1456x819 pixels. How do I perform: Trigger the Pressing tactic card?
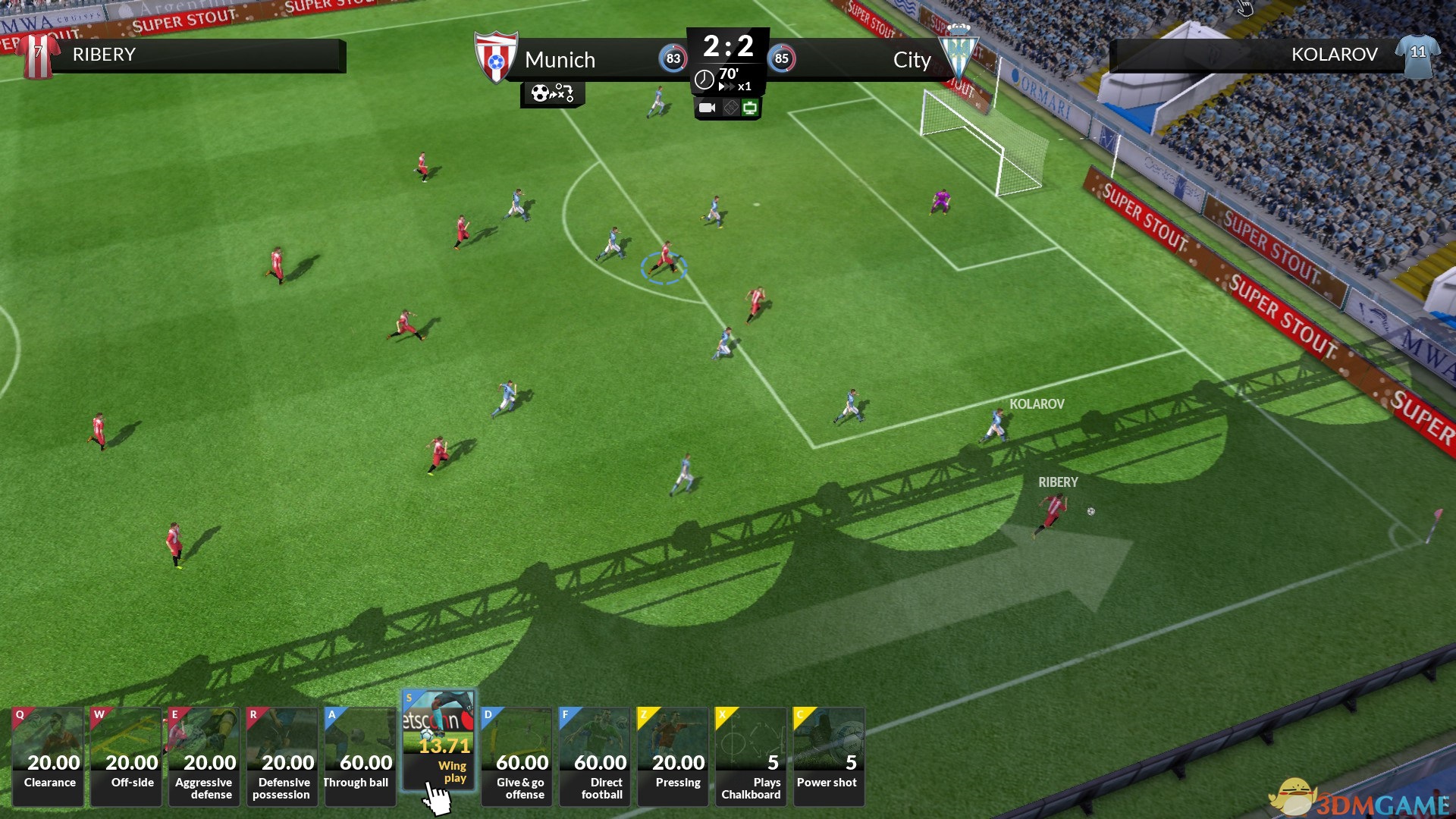pyautogui.click(x=673, y=756)
